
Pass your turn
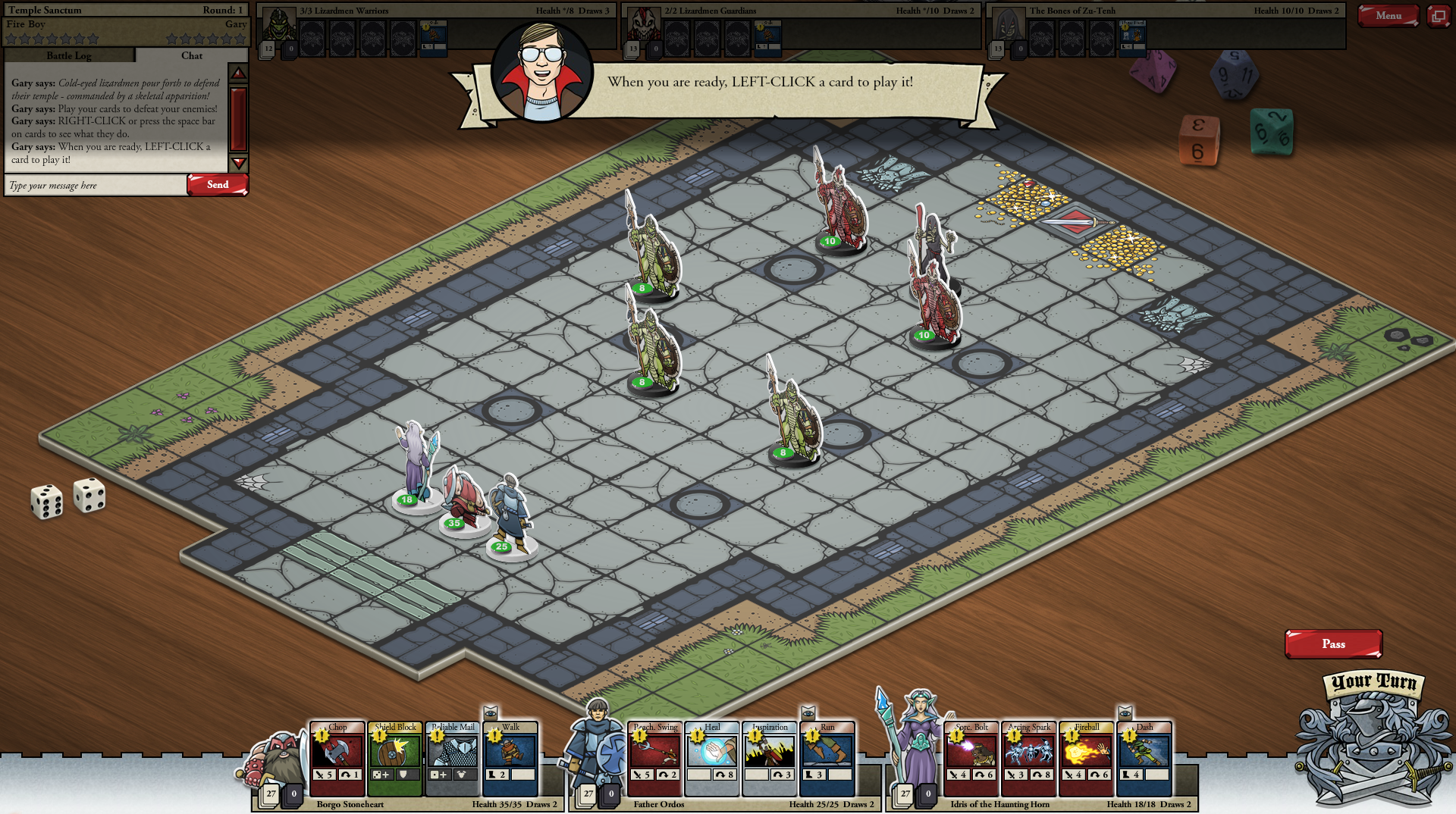pos(1333,644)
